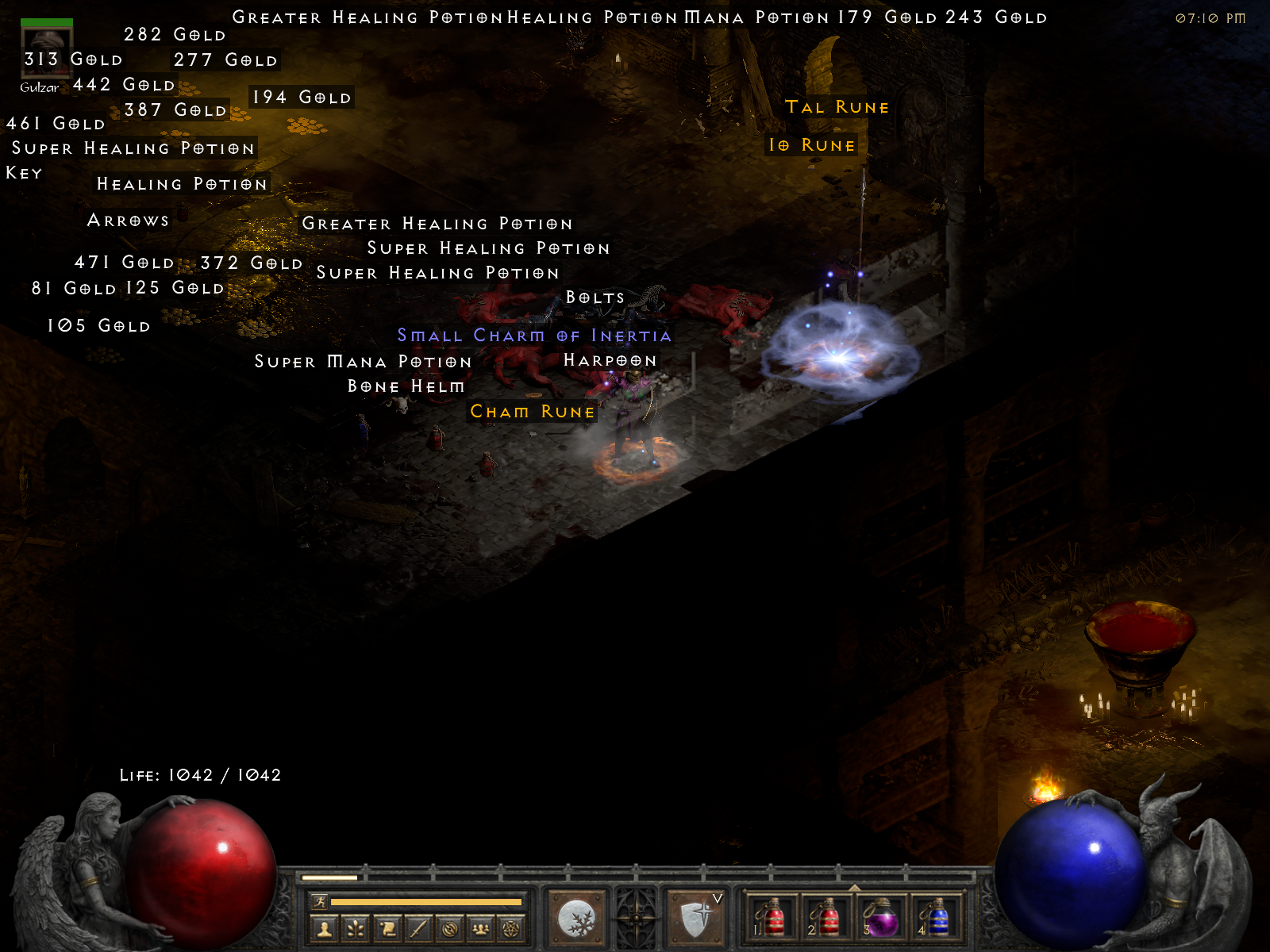The width and height of the screenshot is (1270, 952).
Task: Open the skill tree via branch icon
Action: coord(356,927)
